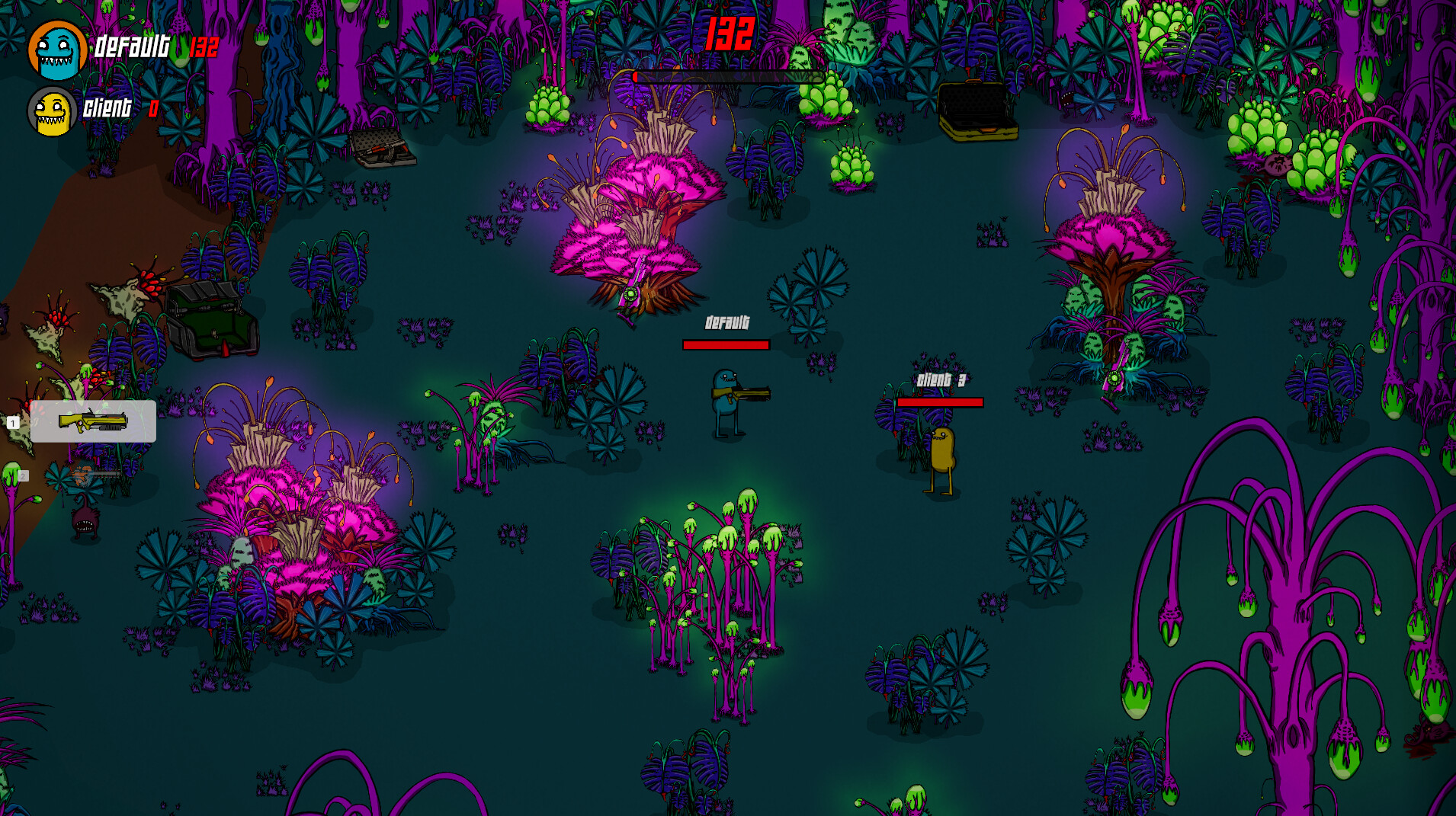Click the default player's health bar
Viewport: 1456px width, 816px height.
(726, 344)
